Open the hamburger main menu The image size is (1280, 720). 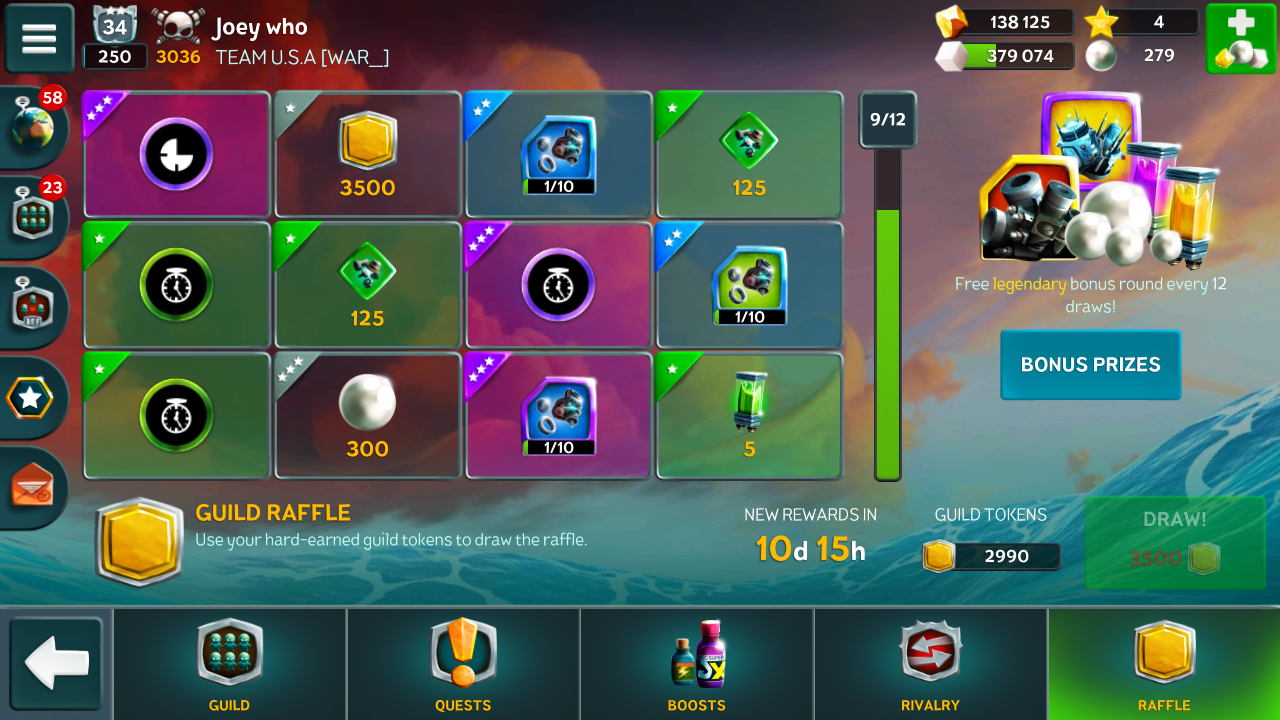39,38
